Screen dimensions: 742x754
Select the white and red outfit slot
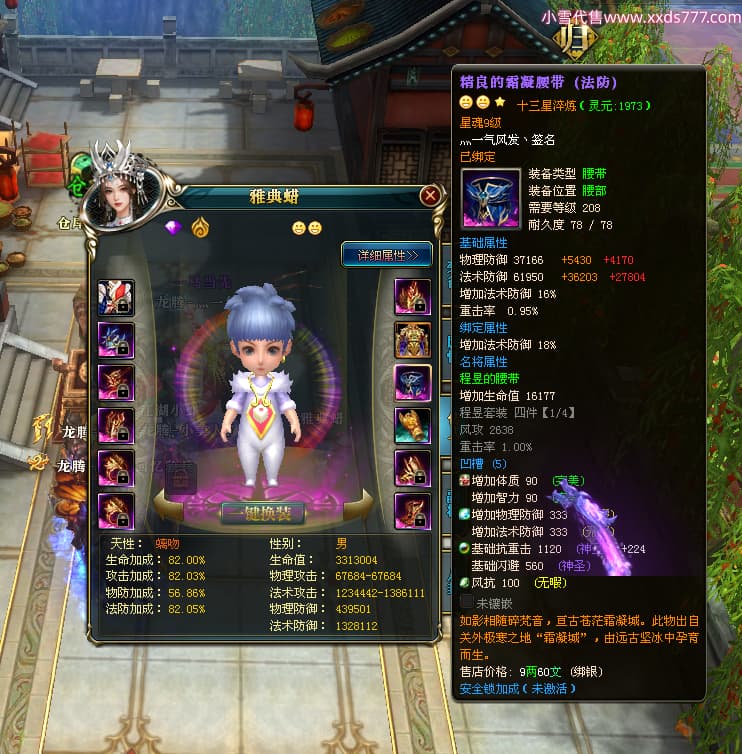(115, 297)
